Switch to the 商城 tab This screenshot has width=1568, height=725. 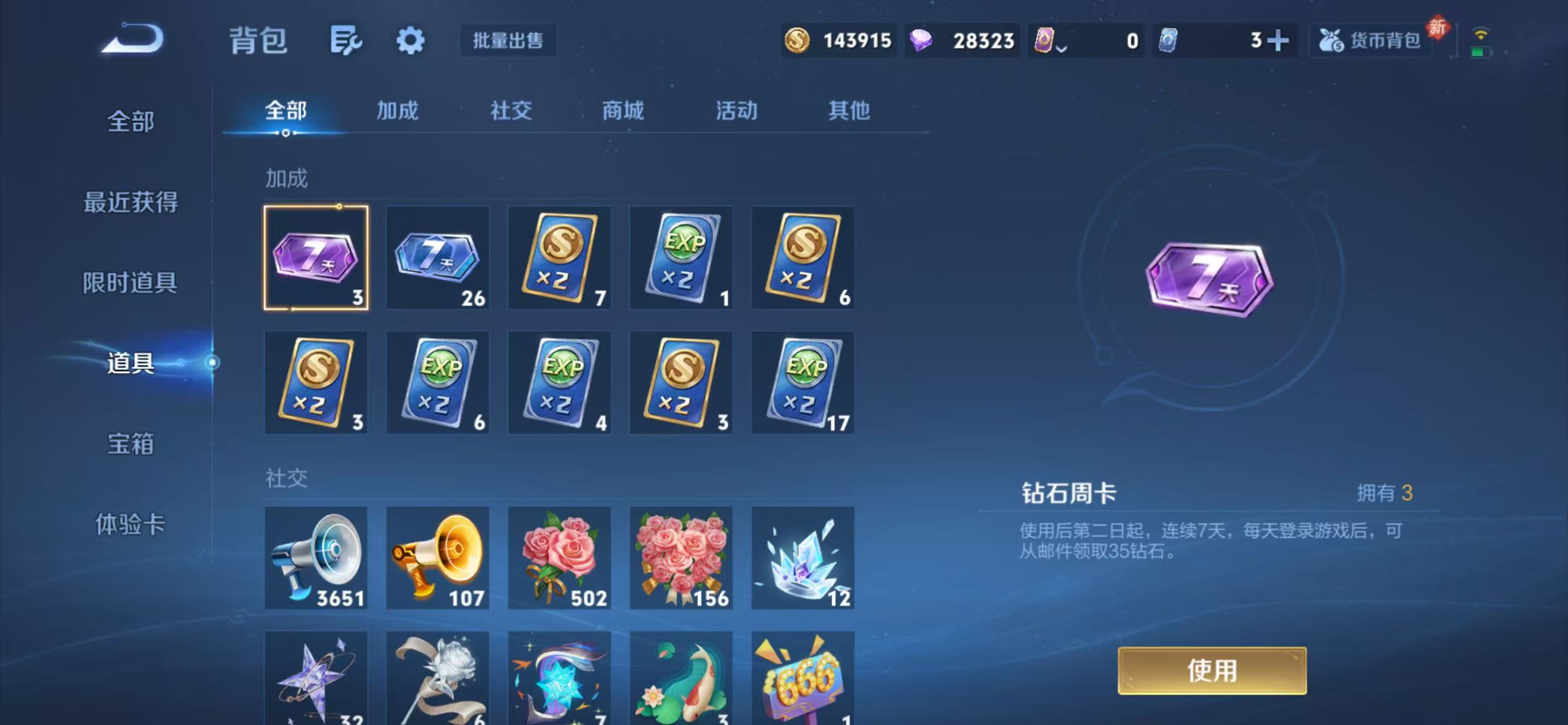click(621, 112)
